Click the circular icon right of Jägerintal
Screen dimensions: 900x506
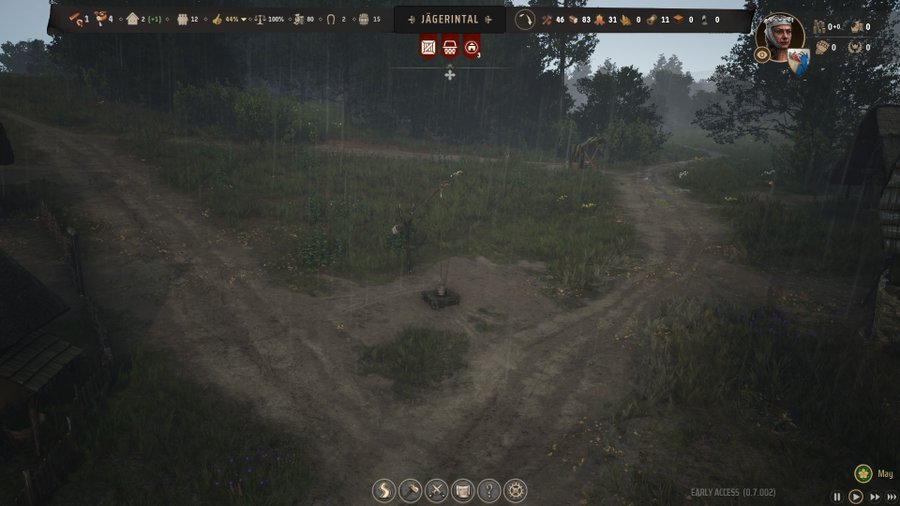[525, 19]
